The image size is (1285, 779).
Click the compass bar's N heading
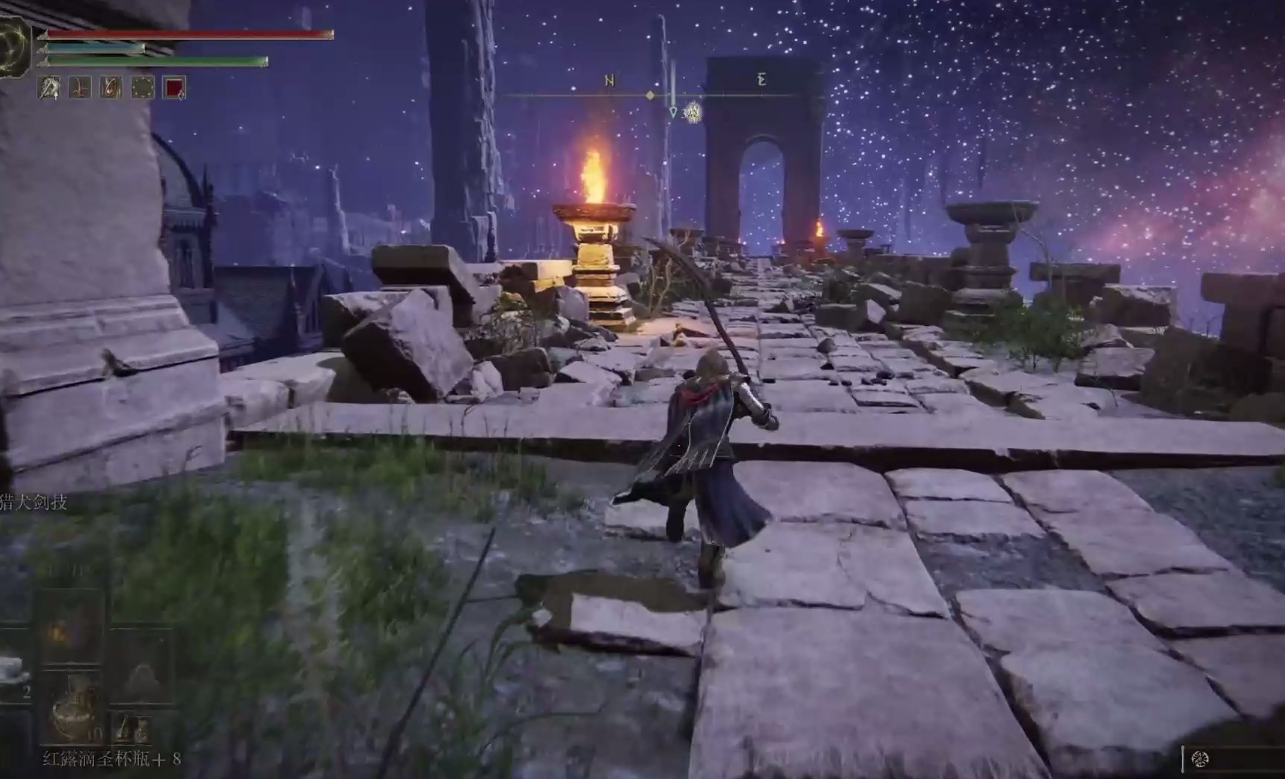pyautogui.click(x=609, y=80)
